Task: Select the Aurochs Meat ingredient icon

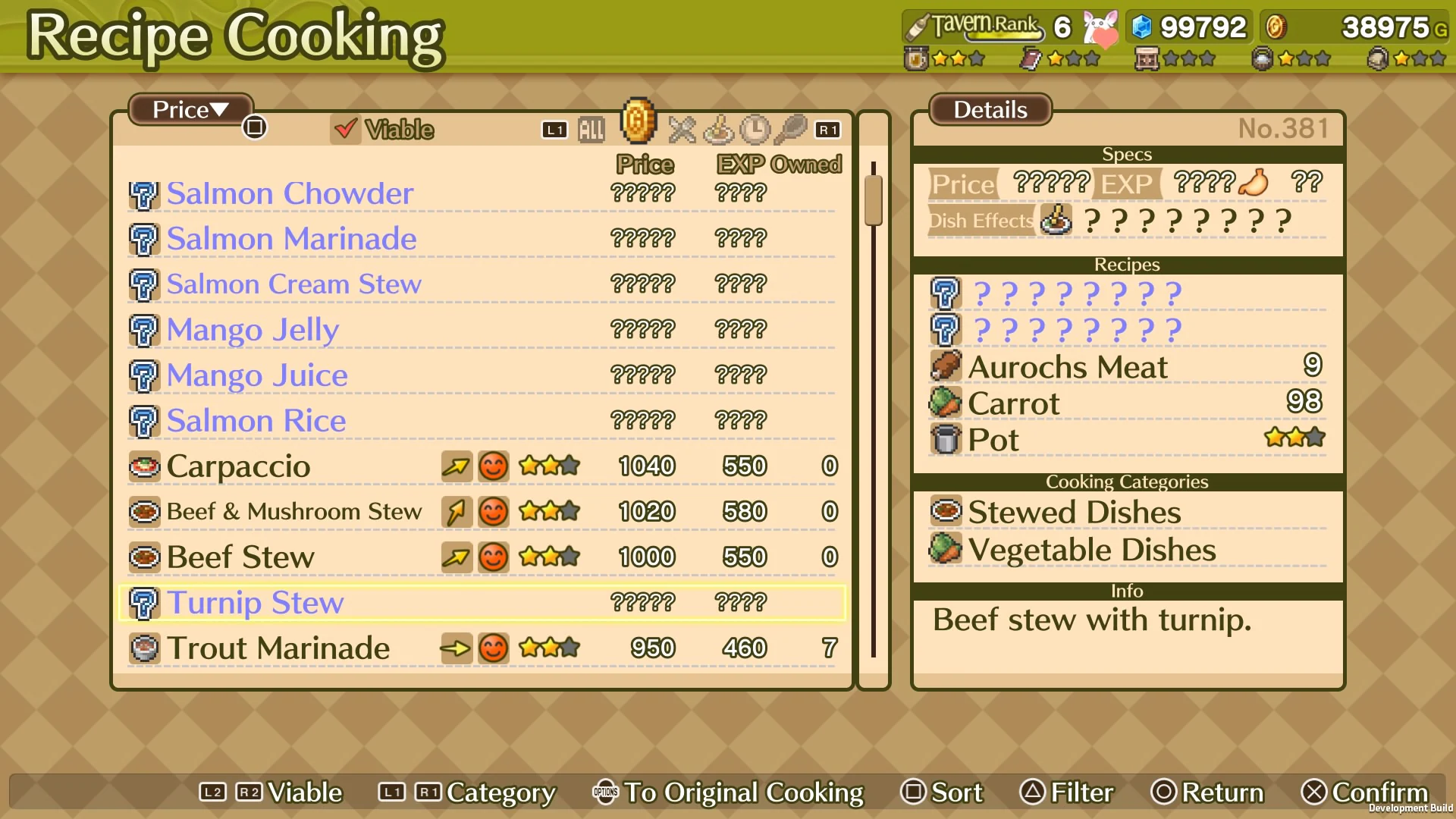Action: click(x=945, y=366)
